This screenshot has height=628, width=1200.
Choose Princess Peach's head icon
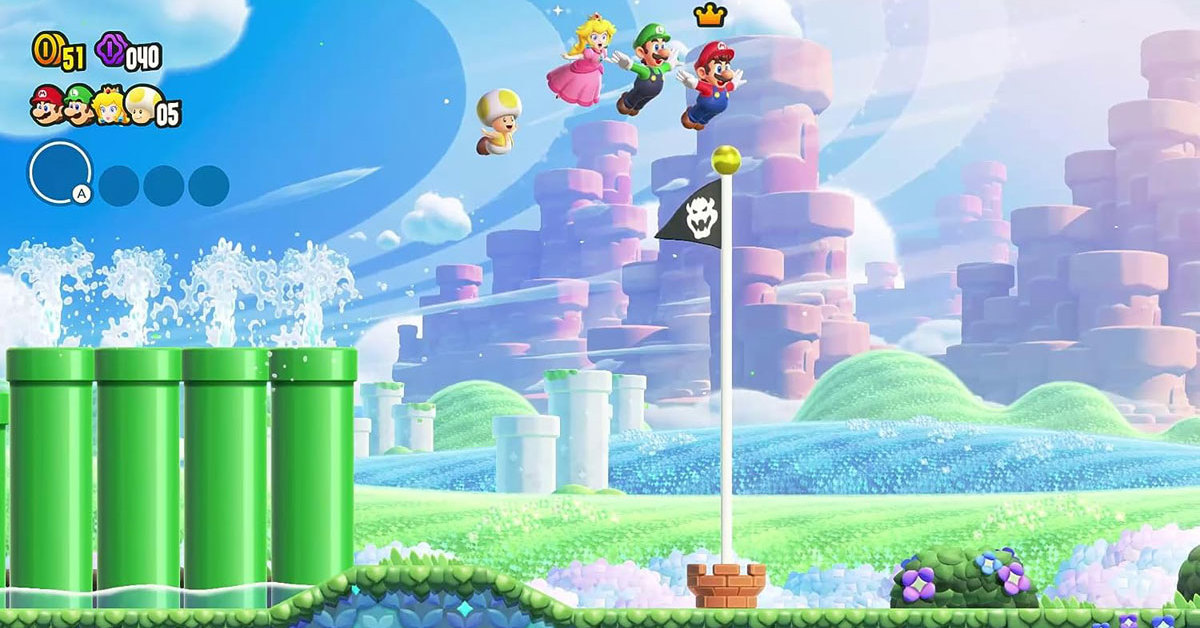pyautogui.click(x=110, y=104)
